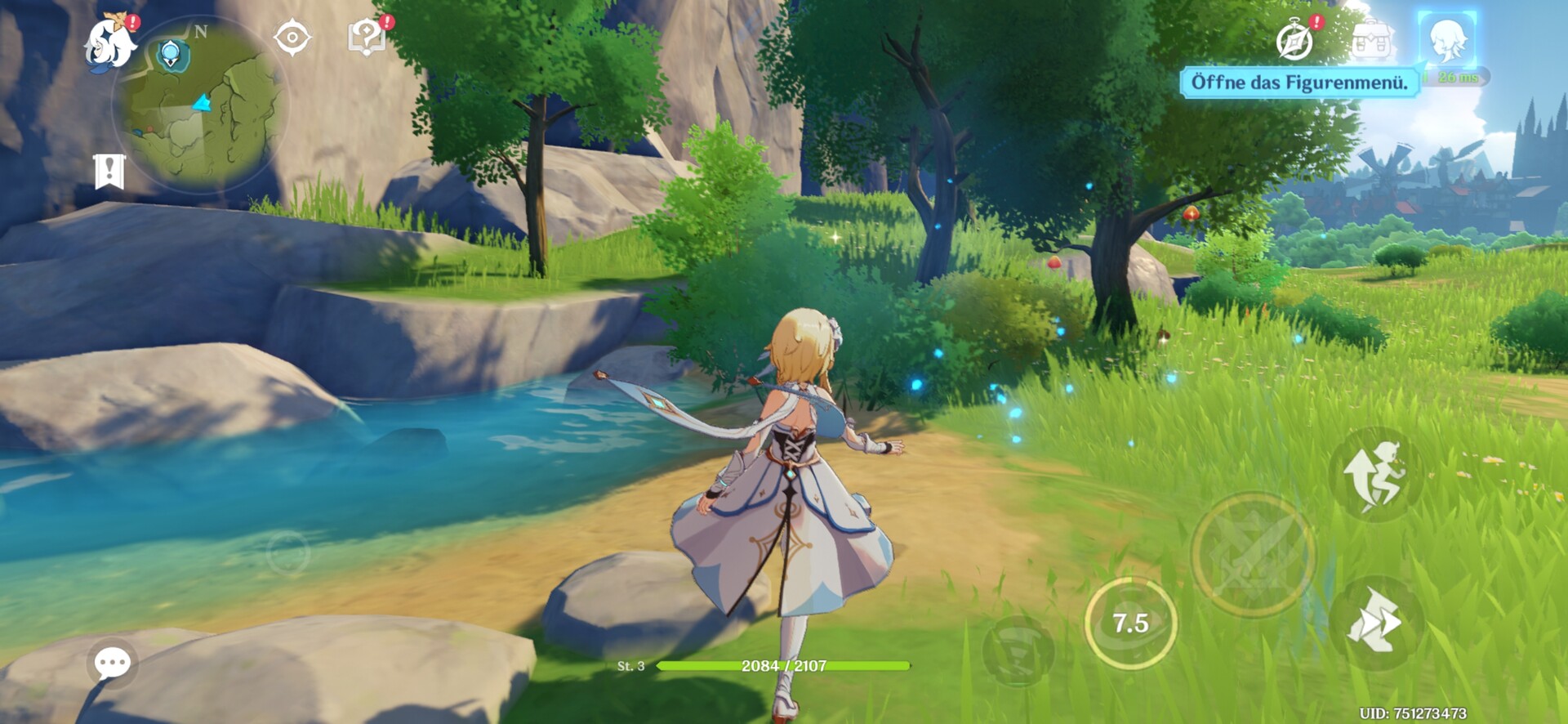Open the highlighted character menu icon
This screenshot has height=724, width=1568.
point(1446,38)
